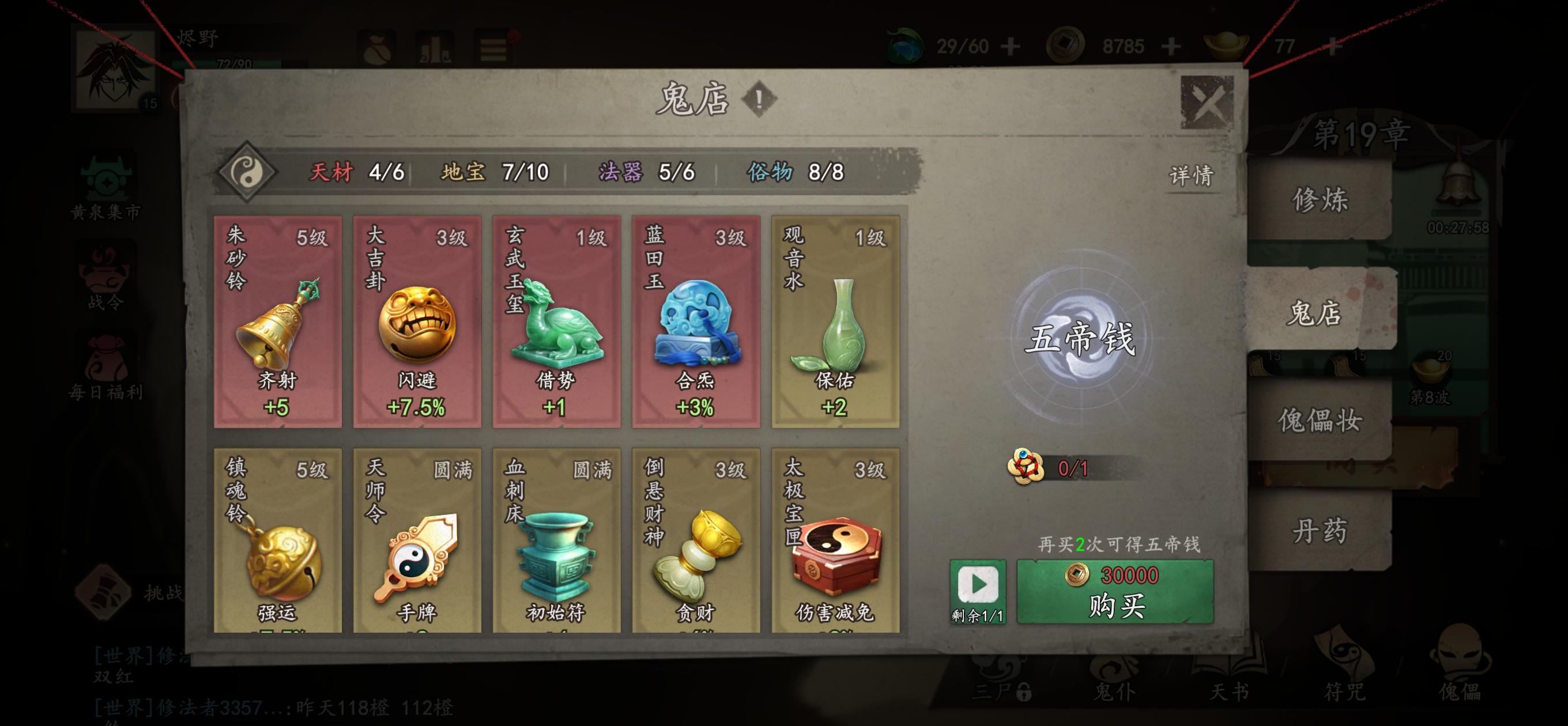
Task: Select the 玄武玉玺 jade turtle card
Action: [556, 322]
